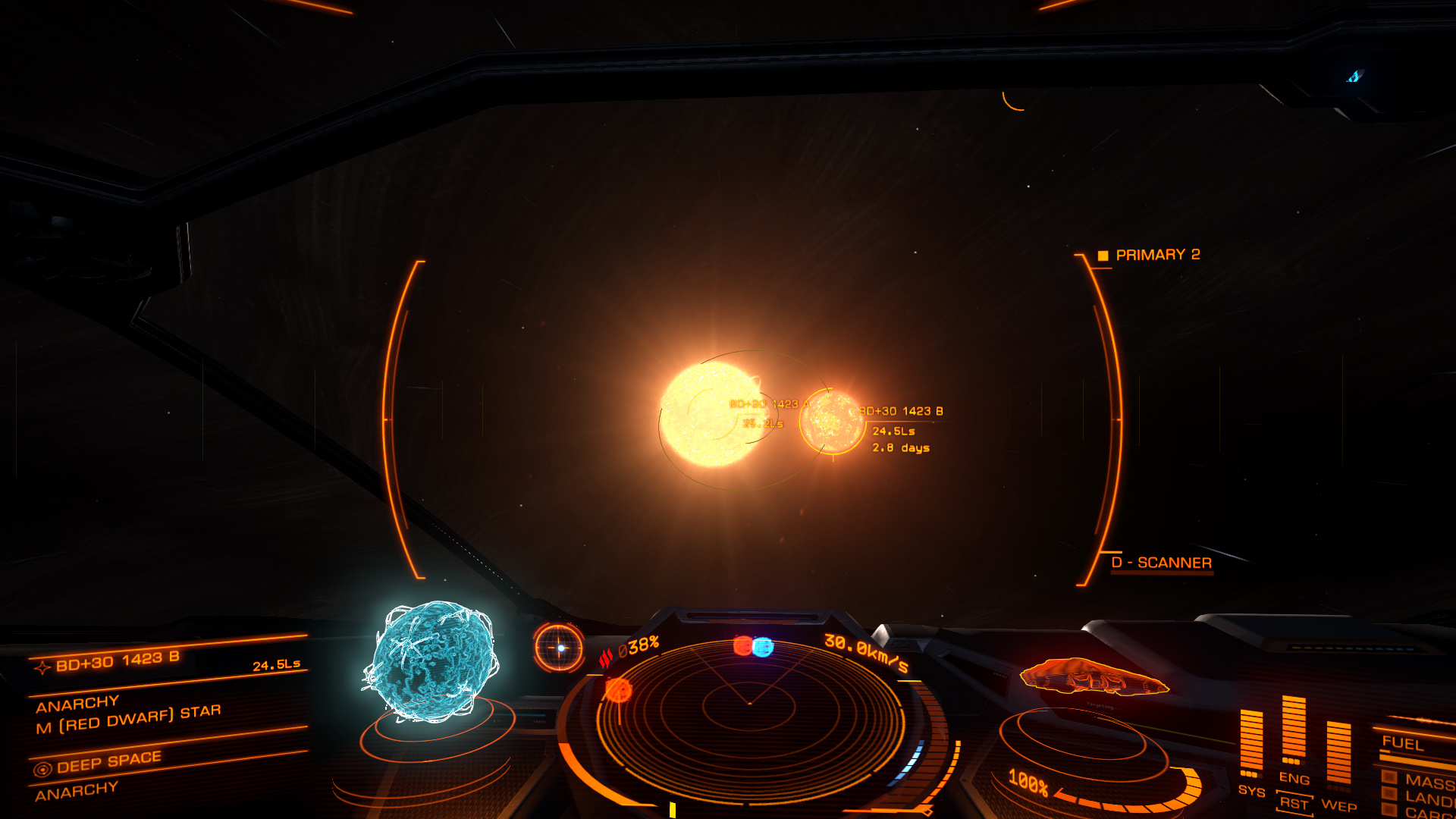Click the circular radar scanner
This screenshot has height=819, width=1456.
pyautogui.click(x=749, y=705)
